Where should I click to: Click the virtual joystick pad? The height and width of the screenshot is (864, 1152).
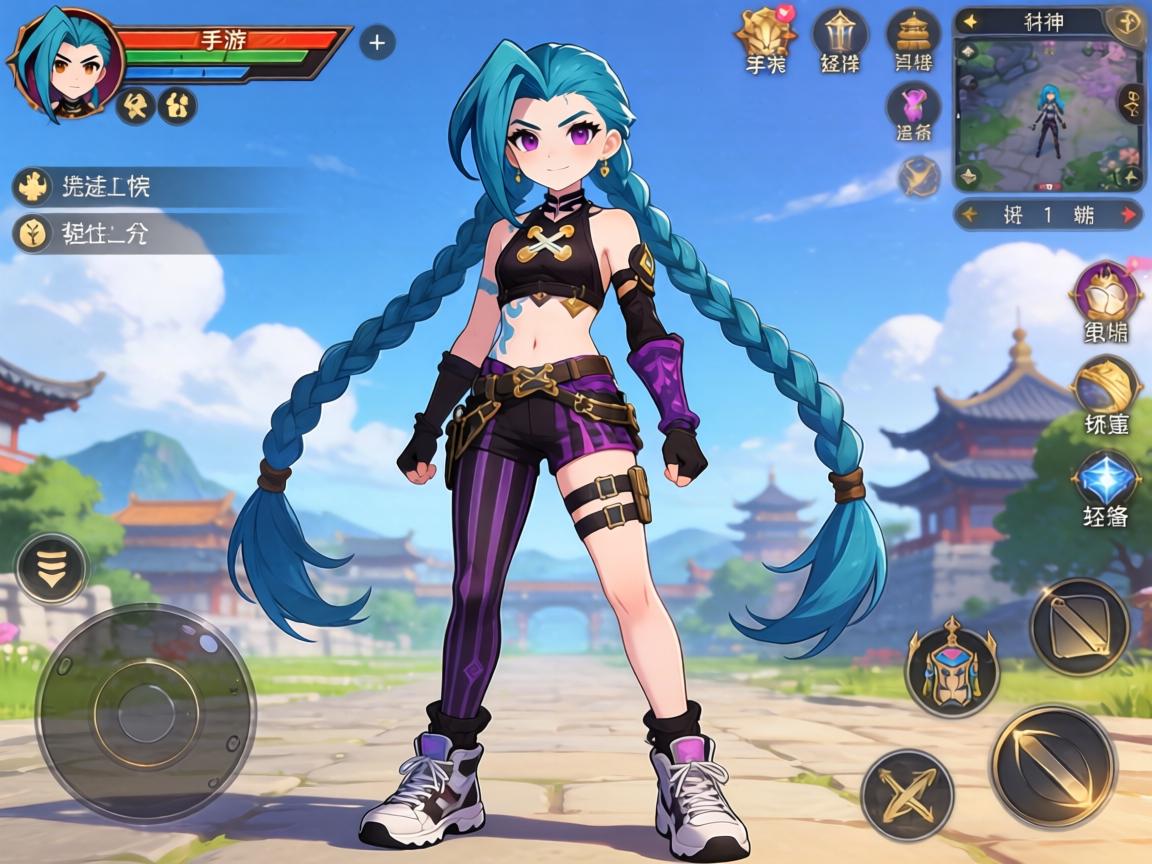(145, 711)
